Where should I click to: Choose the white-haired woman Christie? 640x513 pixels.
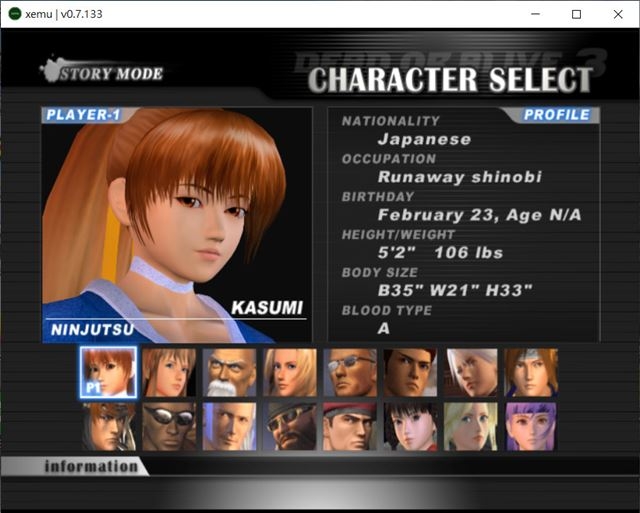tap(471, 372)
